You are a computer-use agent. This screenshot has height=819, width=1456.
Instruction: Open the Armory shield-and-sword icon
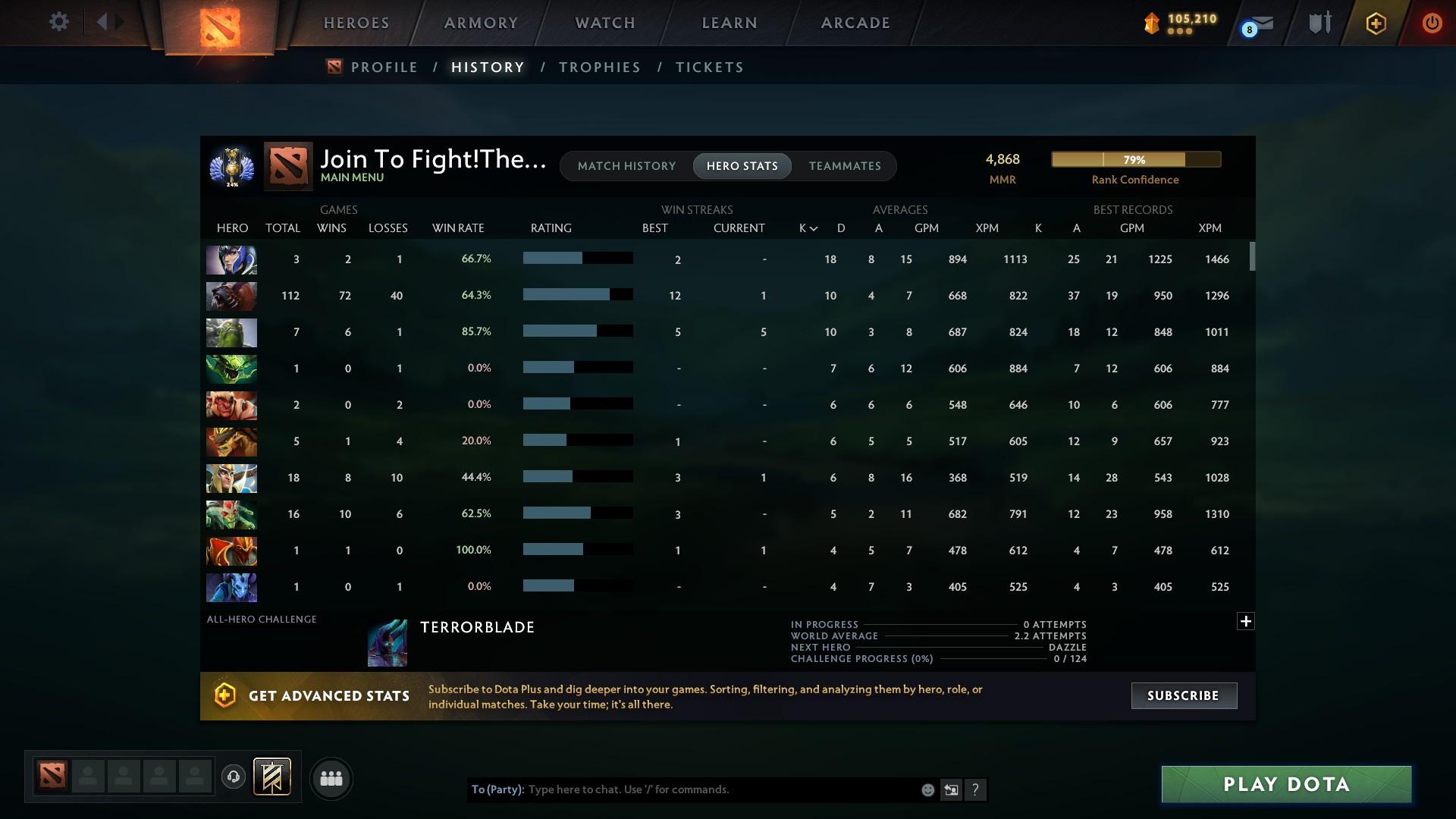(1319, 23)
